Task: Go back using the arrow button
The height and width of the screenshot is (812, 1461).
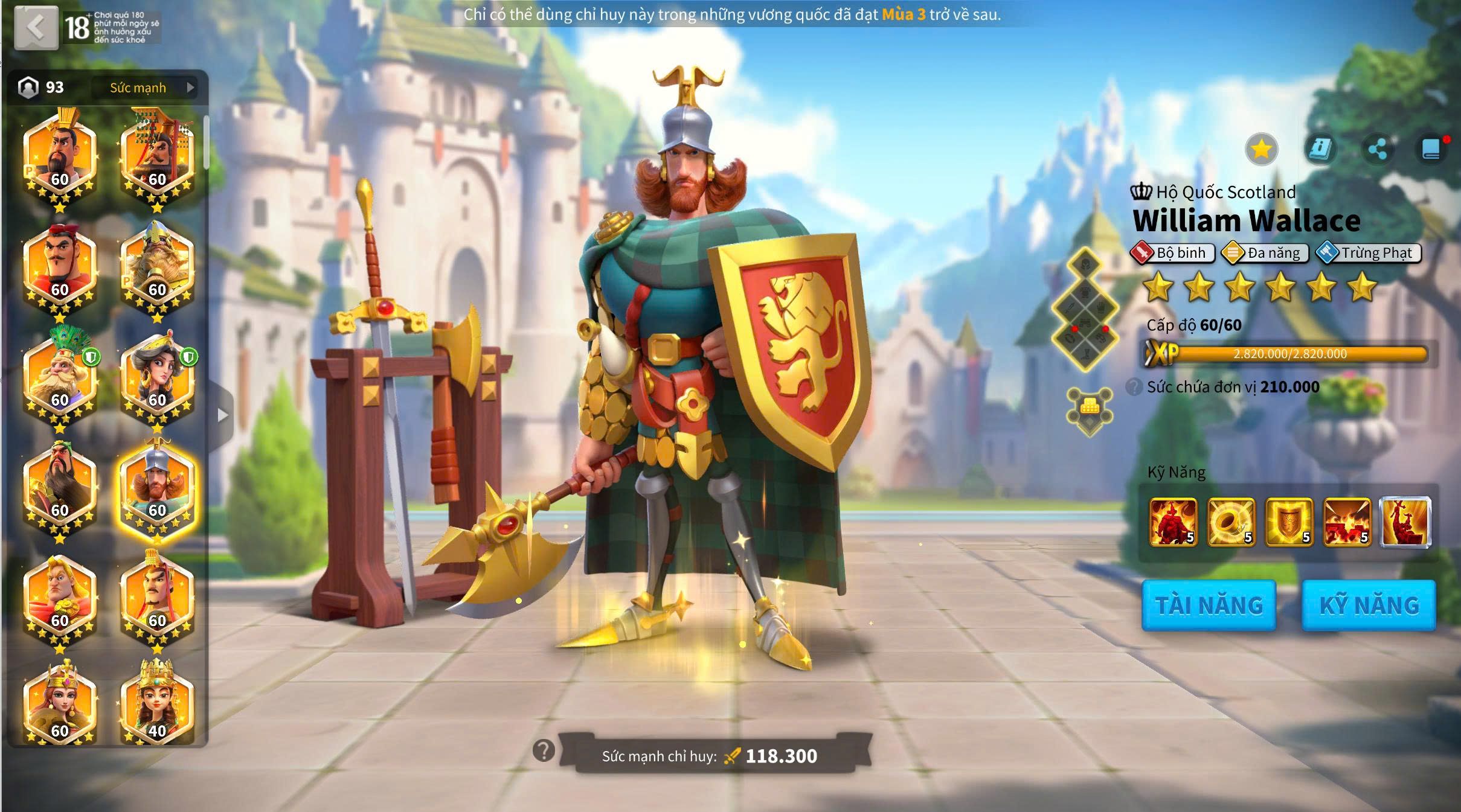Action: click(x=36, y=27)
